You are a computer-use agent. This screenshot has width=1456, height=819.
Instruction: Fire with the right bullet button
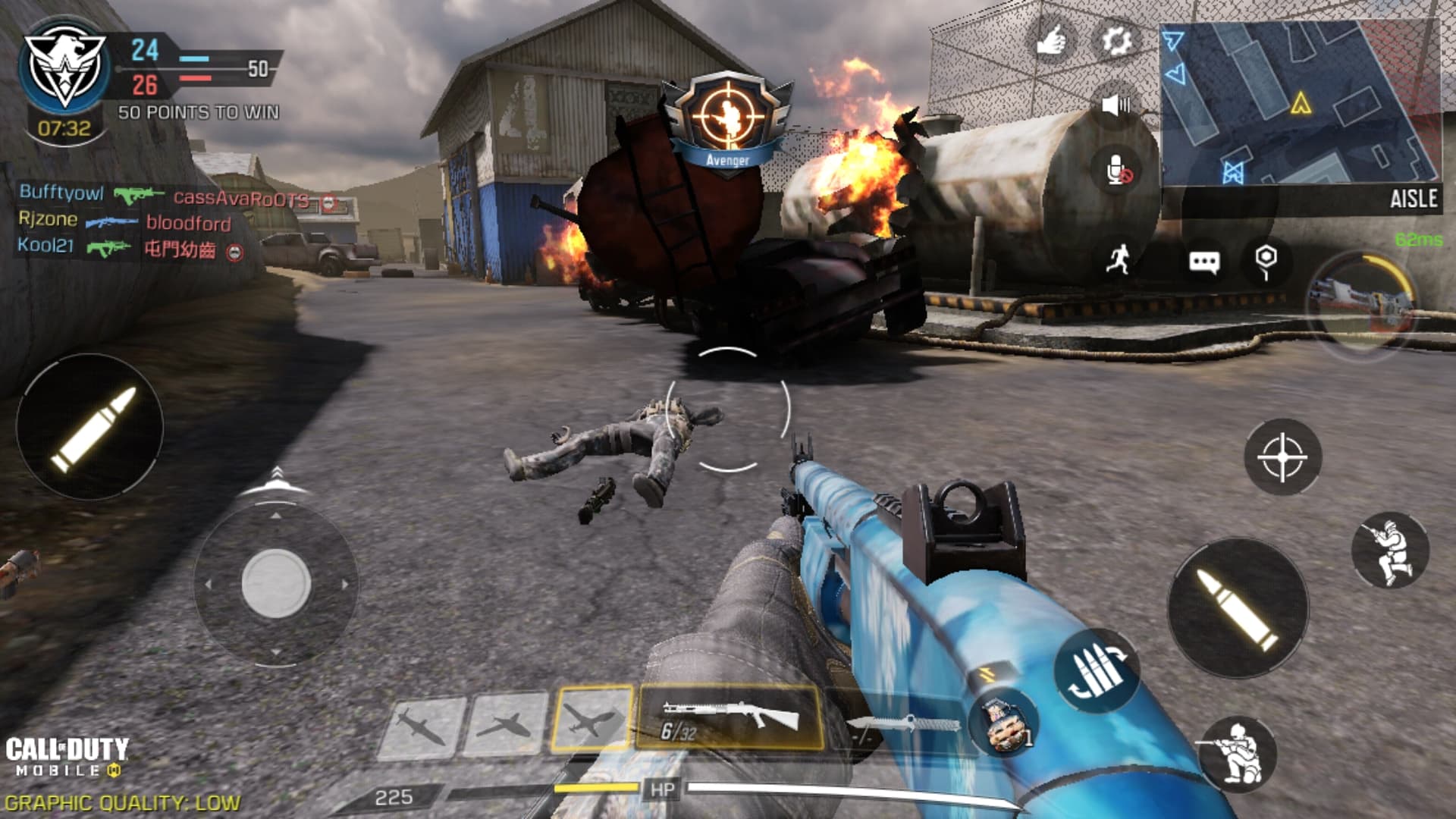pyautogui.click(x=1238, y=608)
